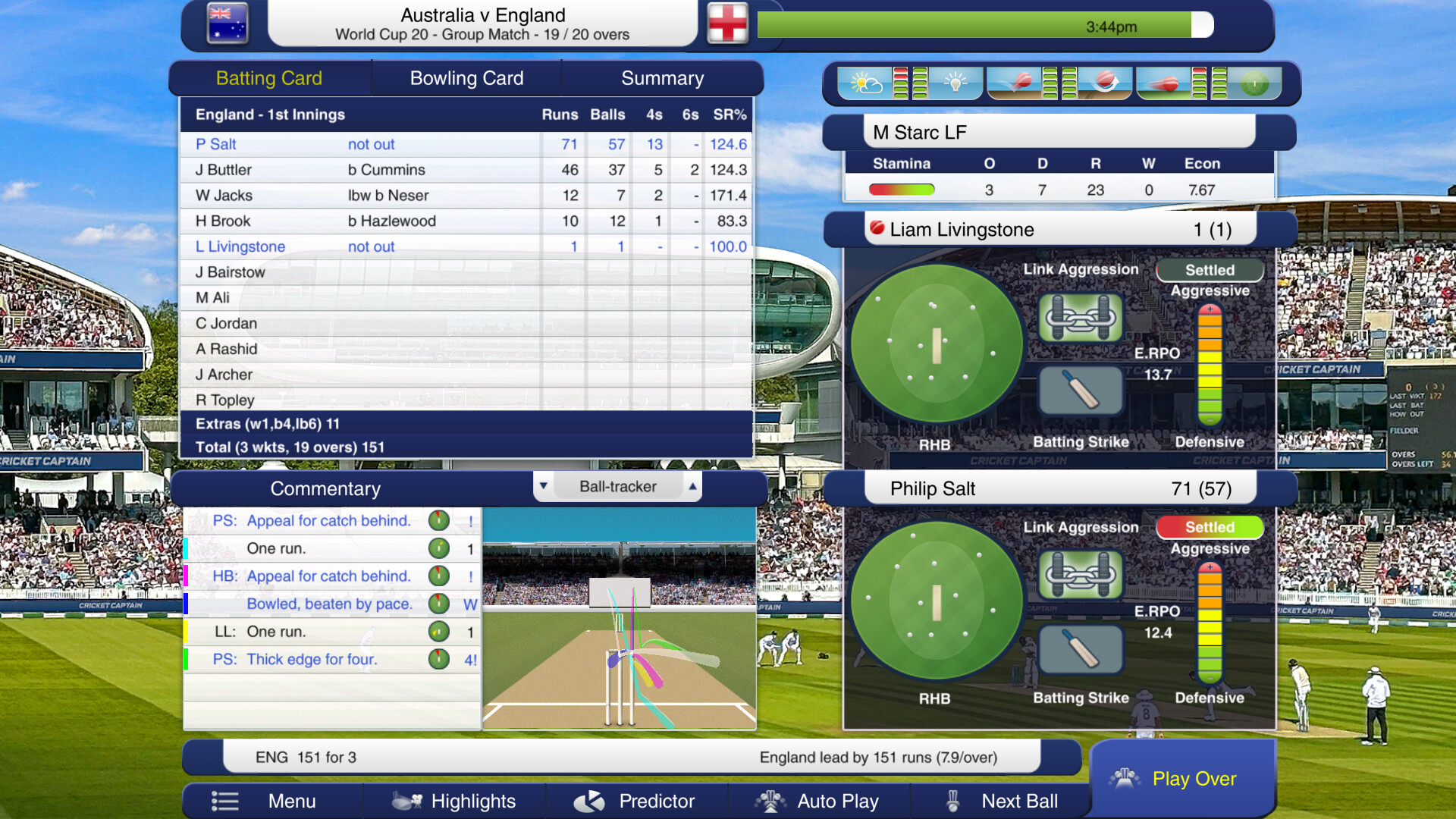Open the weather conditions icon
Screen dimensions: 1456x819
[x=864, y=83]
